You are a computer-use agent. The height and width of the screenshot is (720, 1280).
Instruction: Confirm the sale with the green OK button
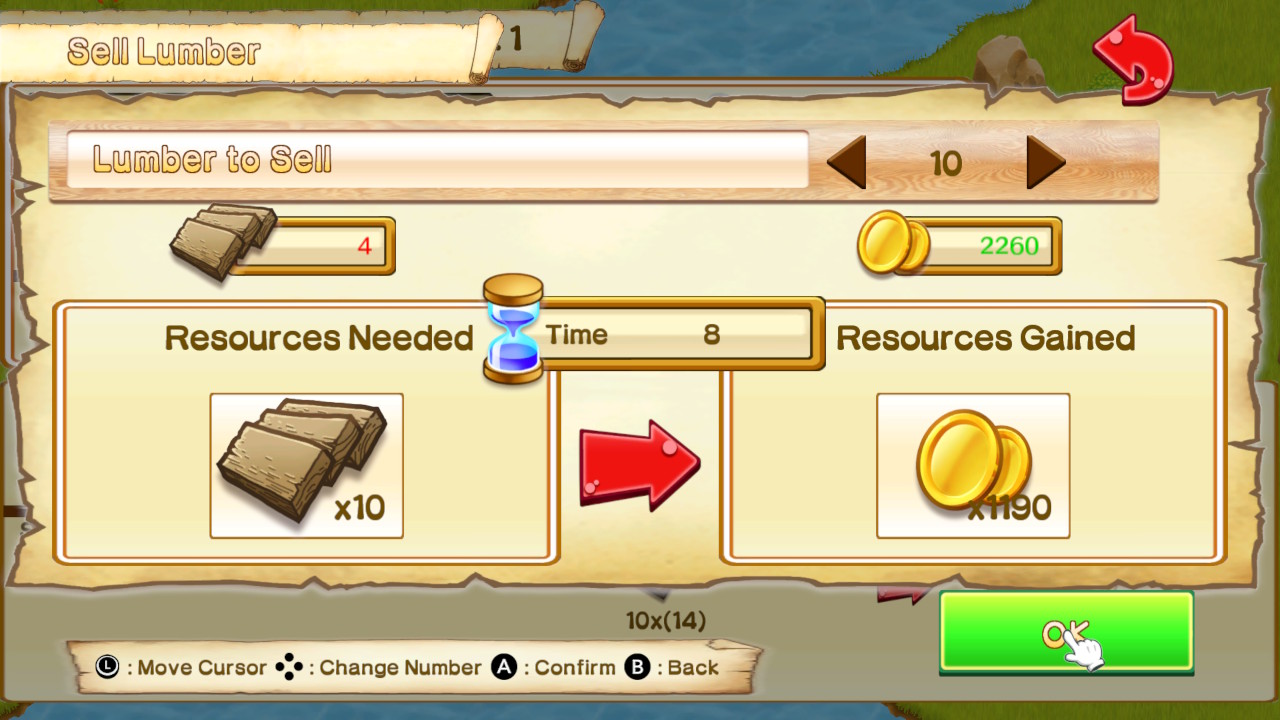click(x=1066, y=631)
